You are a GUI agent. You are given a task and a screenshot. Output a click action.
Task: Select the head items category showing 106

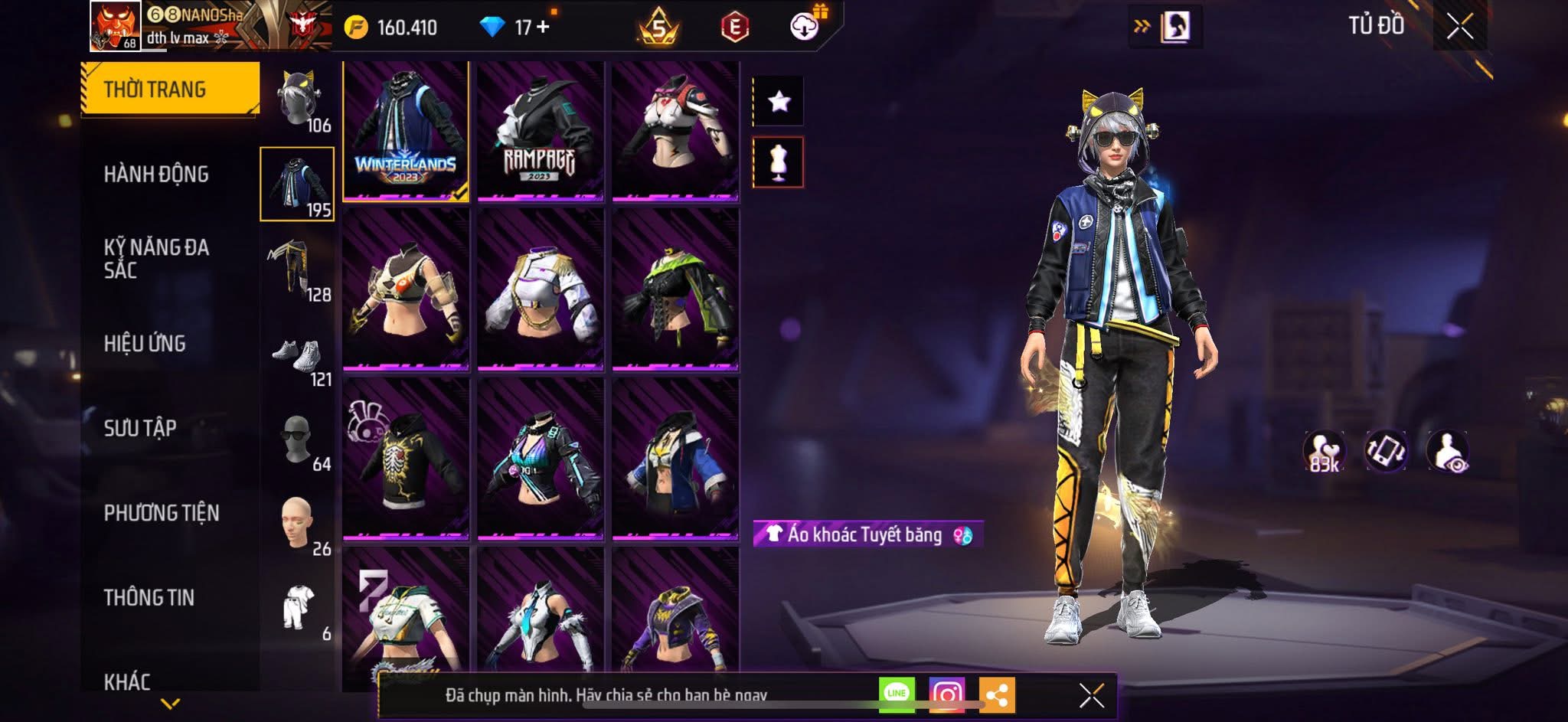pos(298,101)
